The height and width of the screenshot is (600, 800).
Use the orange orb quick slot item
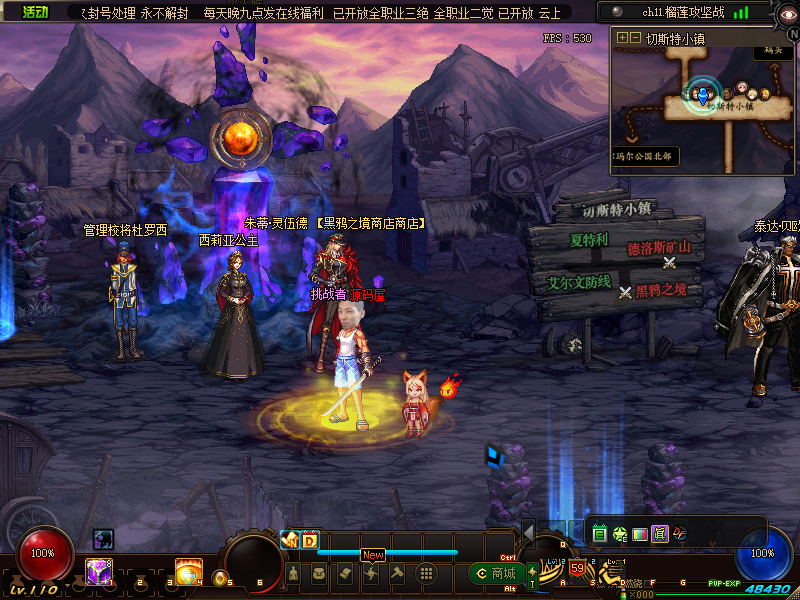tap(187, 573)
